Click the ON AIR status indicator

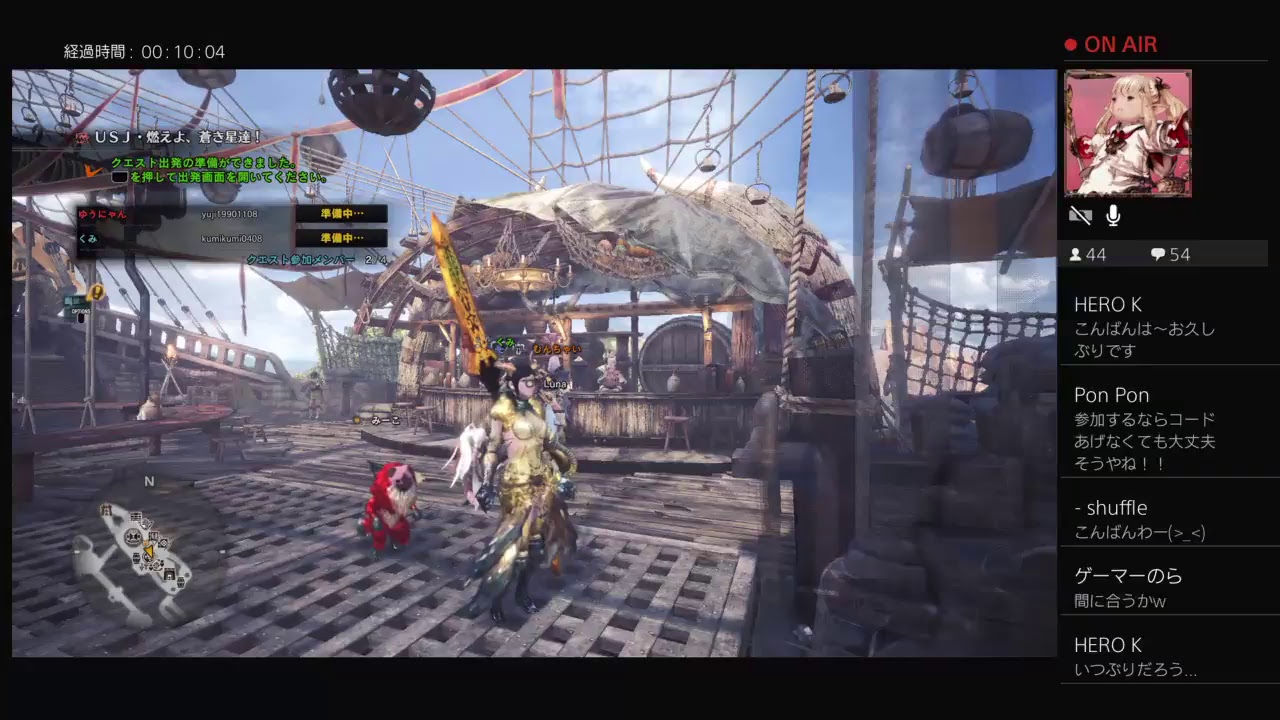pos(1113,44)
